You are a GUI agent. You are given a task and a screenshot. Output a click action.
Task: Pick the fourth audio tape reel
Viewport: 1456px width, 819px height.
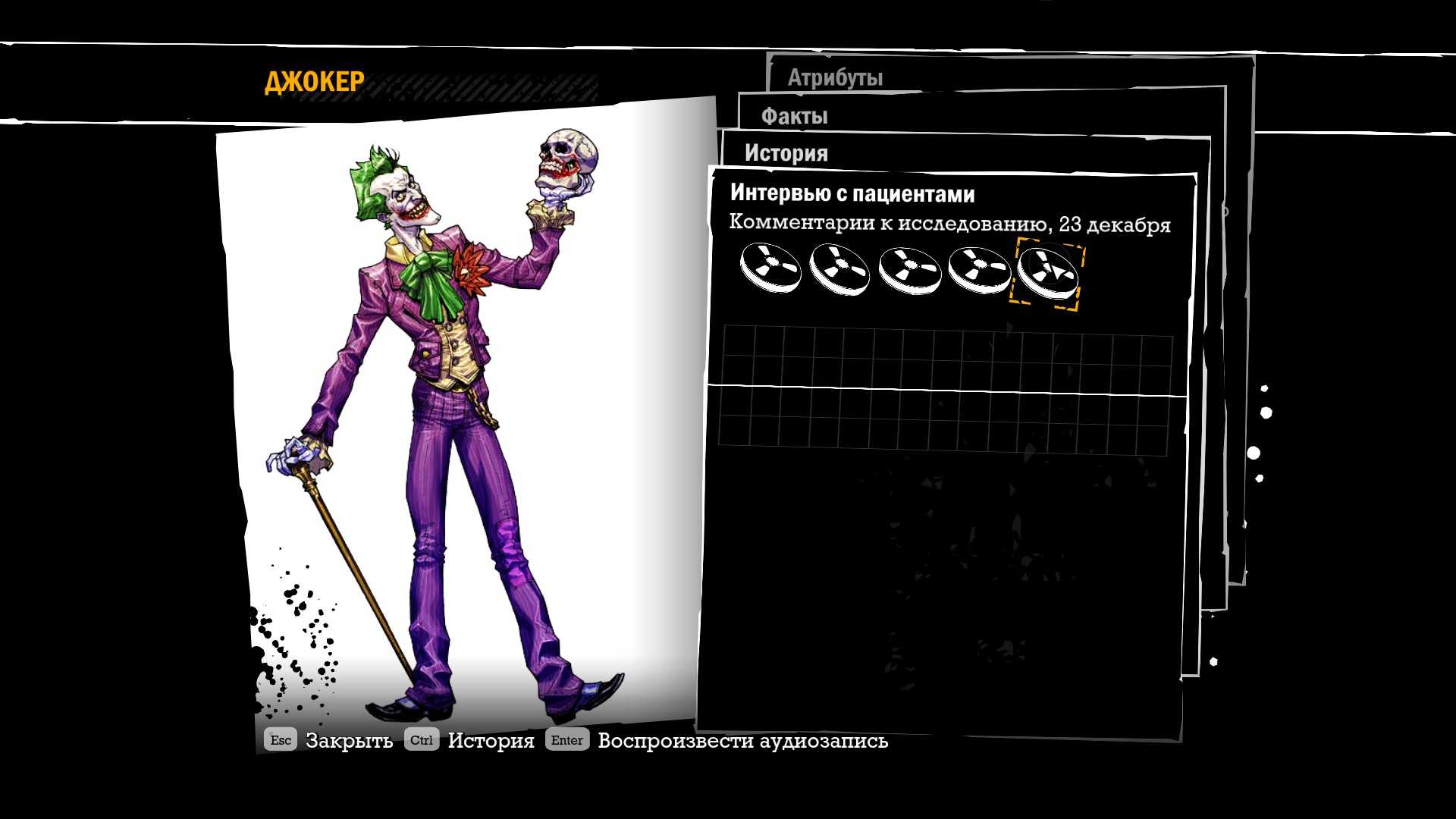pyautogui.click(x=979, y=270)
